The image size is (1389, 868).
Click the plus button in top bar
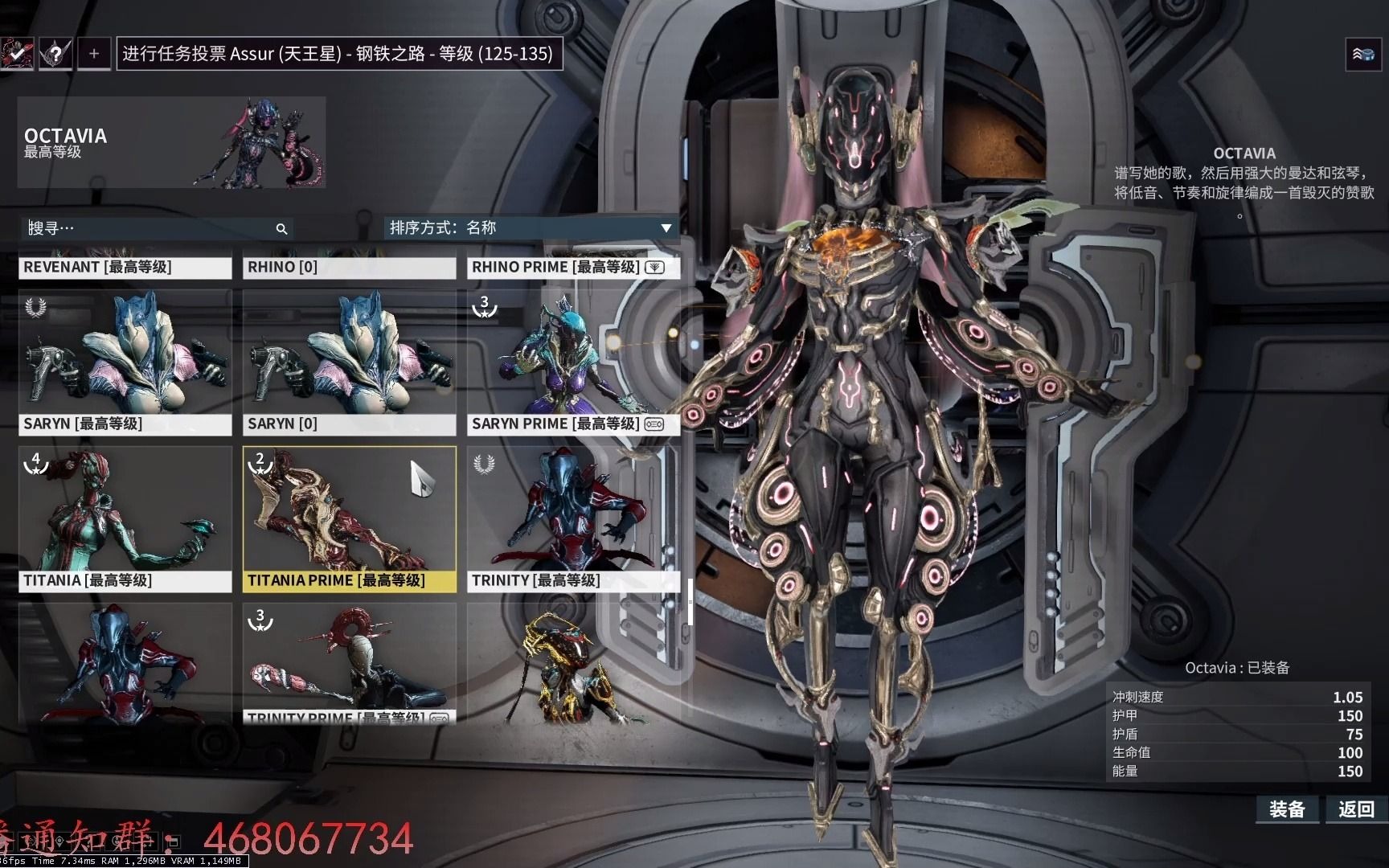[94, 54]
